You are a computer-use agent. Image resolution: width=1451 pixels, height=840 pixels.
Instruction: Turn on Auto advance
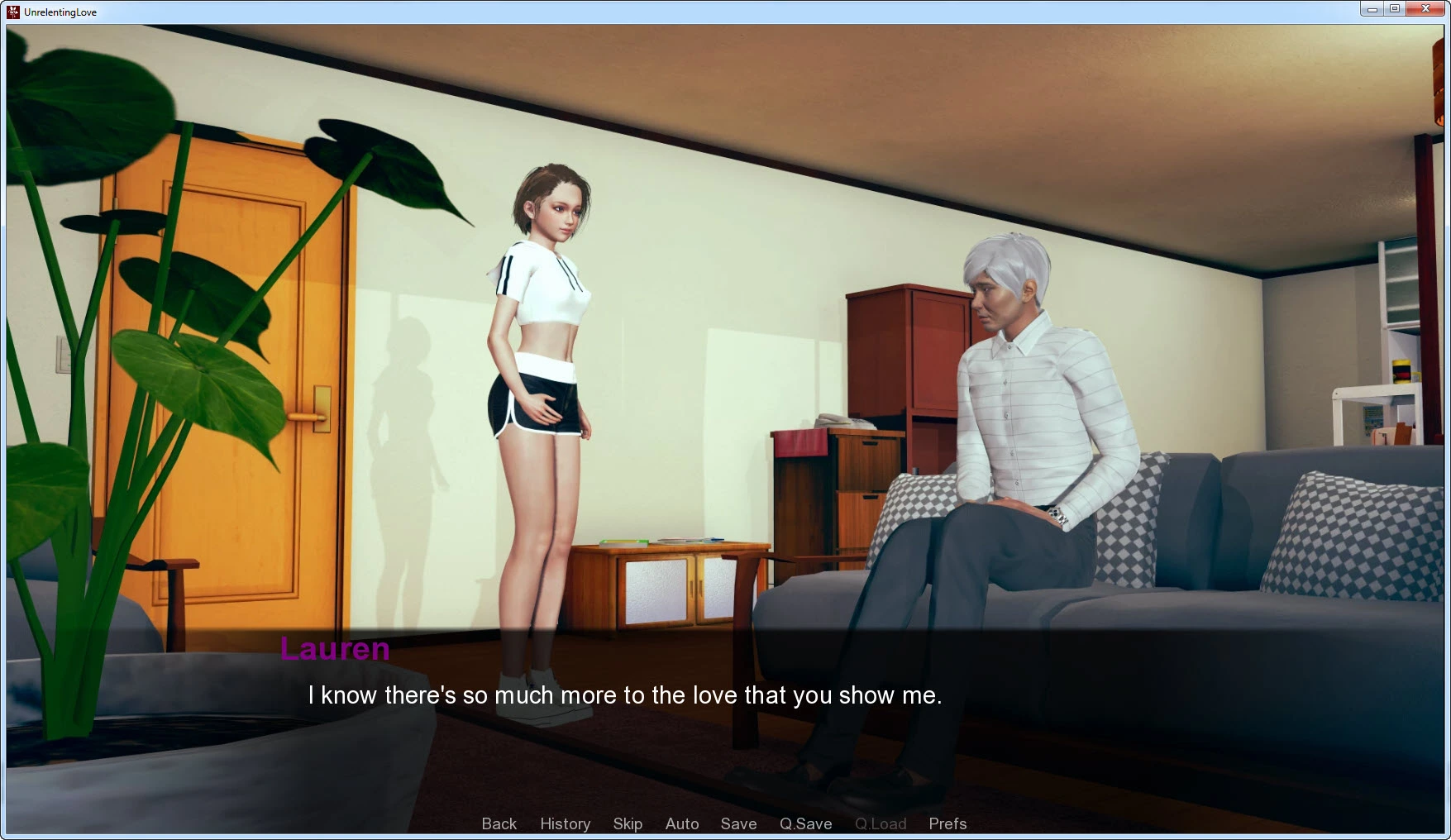(x=682, y=823)
